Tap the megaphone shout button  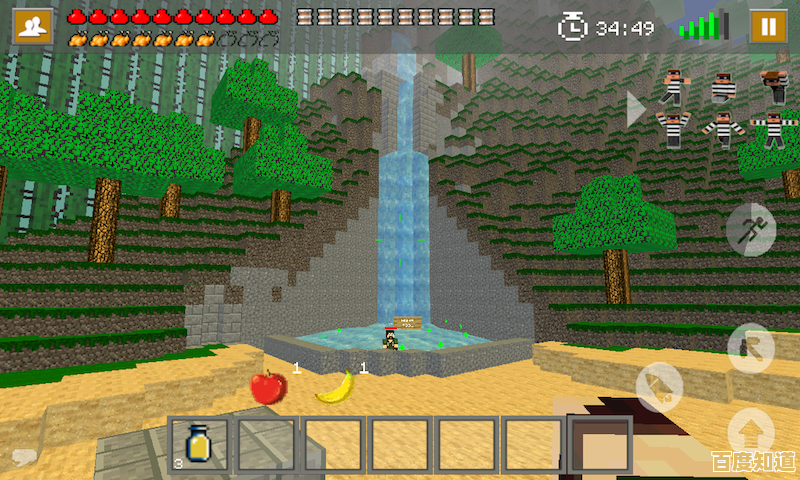659,387
